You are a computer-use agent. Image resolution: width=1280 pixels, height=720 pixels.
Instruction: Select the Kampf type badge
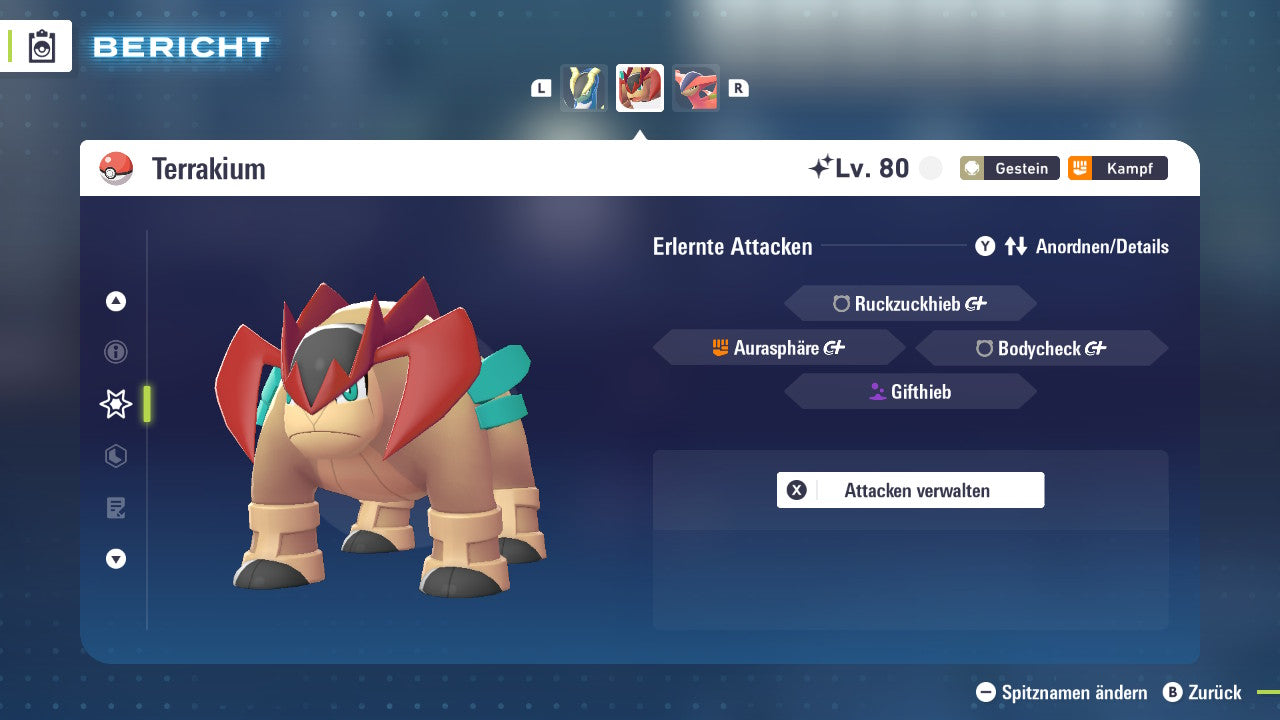click(1117, 168)
